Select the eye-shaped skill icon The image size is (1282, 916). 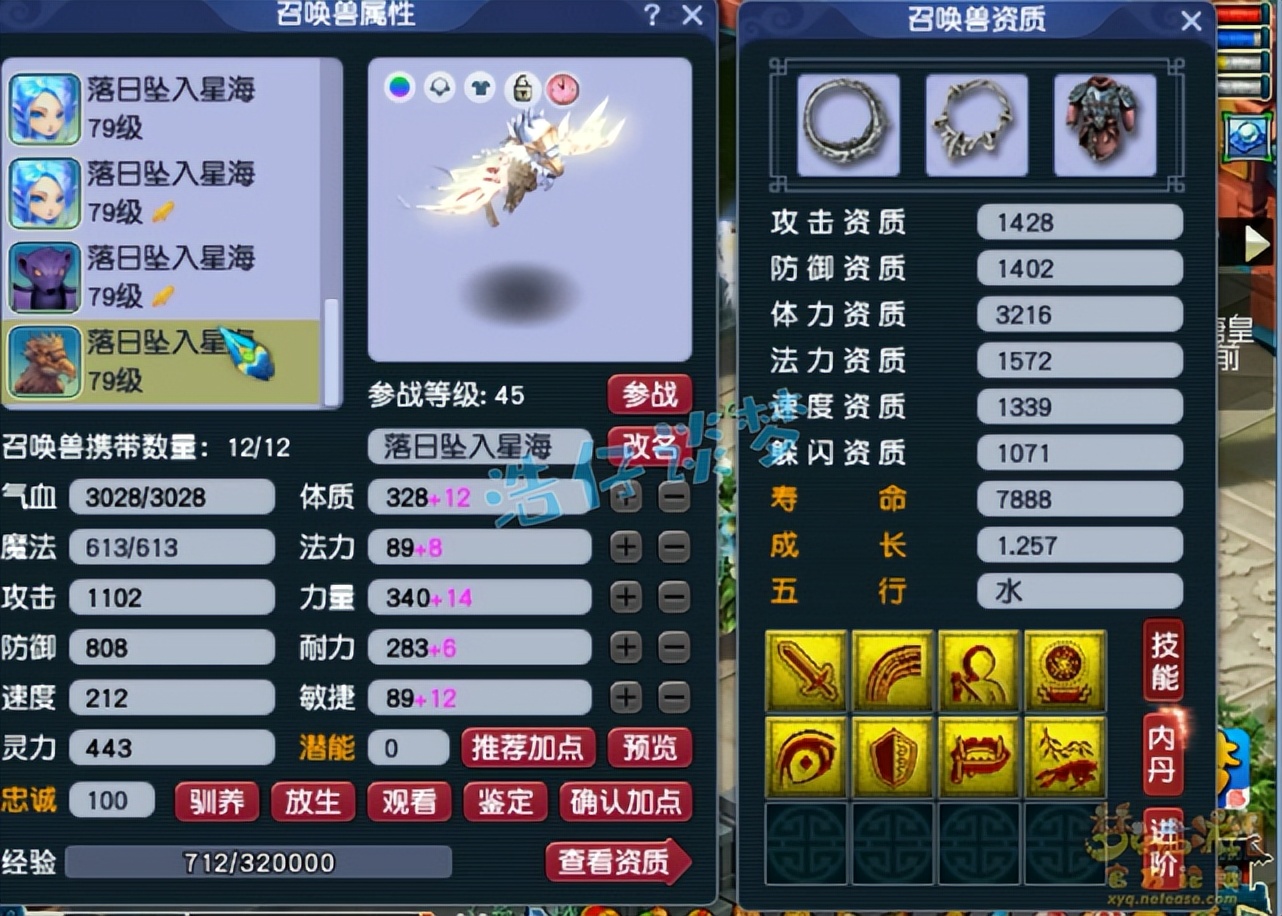point(806,757)
